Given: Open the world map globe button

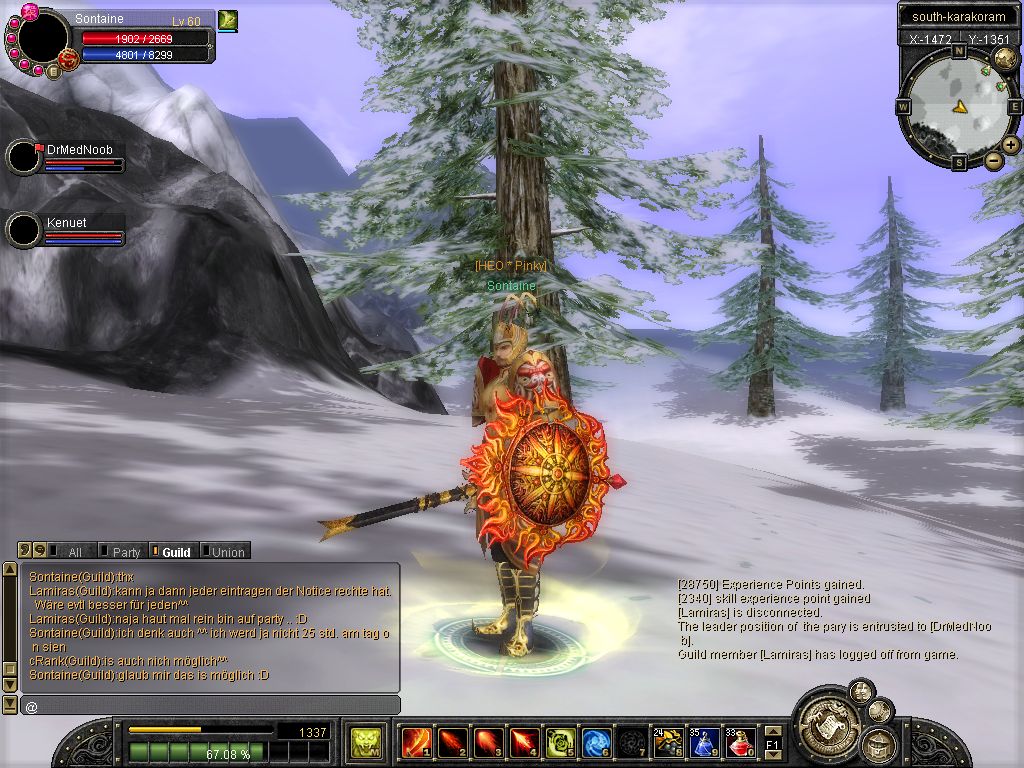Looking at the screenshot, I should [x=1006, y=58].
